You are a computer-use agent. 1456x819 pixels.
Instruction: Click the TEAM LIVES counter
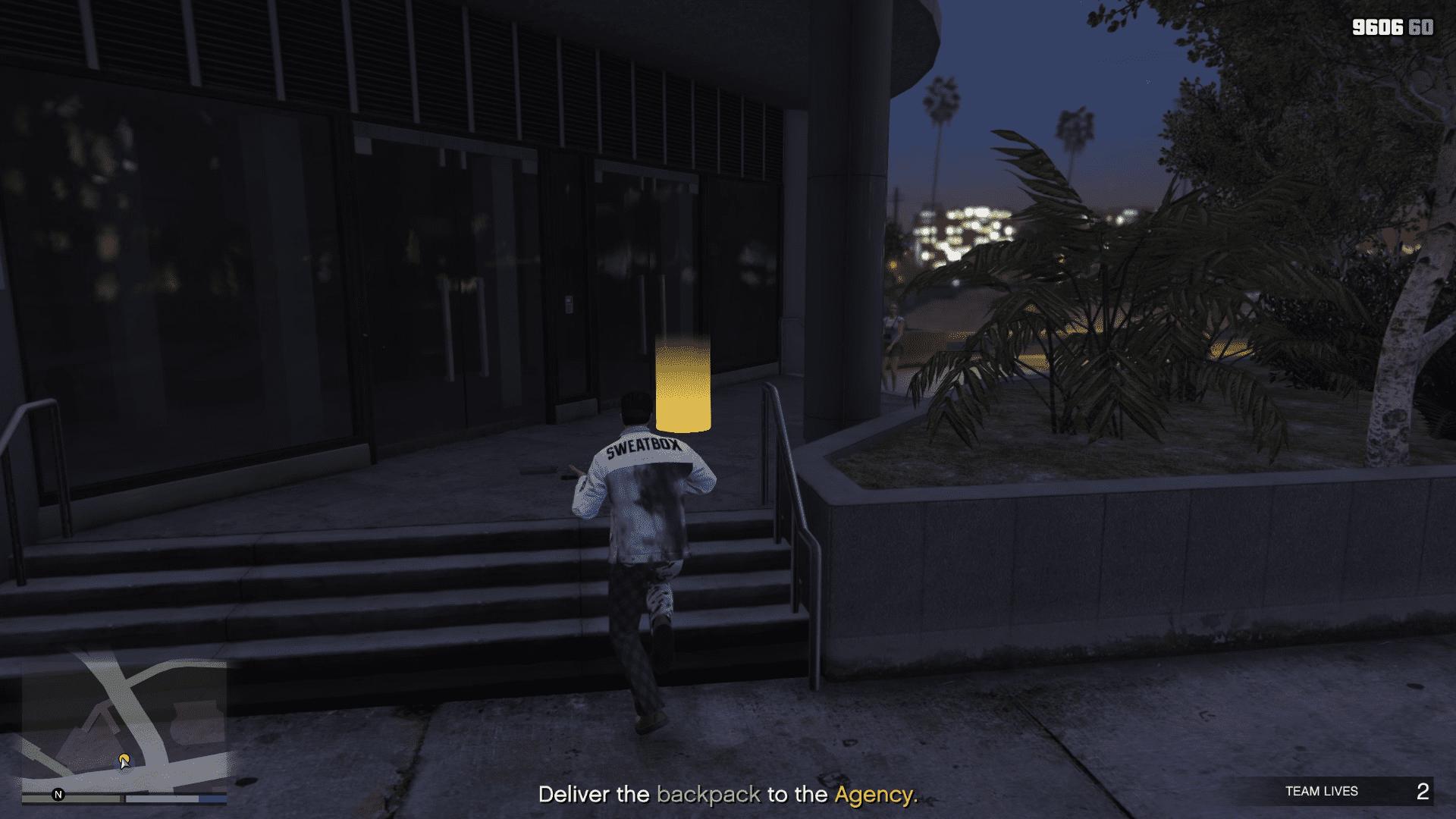coord(1322,791)
